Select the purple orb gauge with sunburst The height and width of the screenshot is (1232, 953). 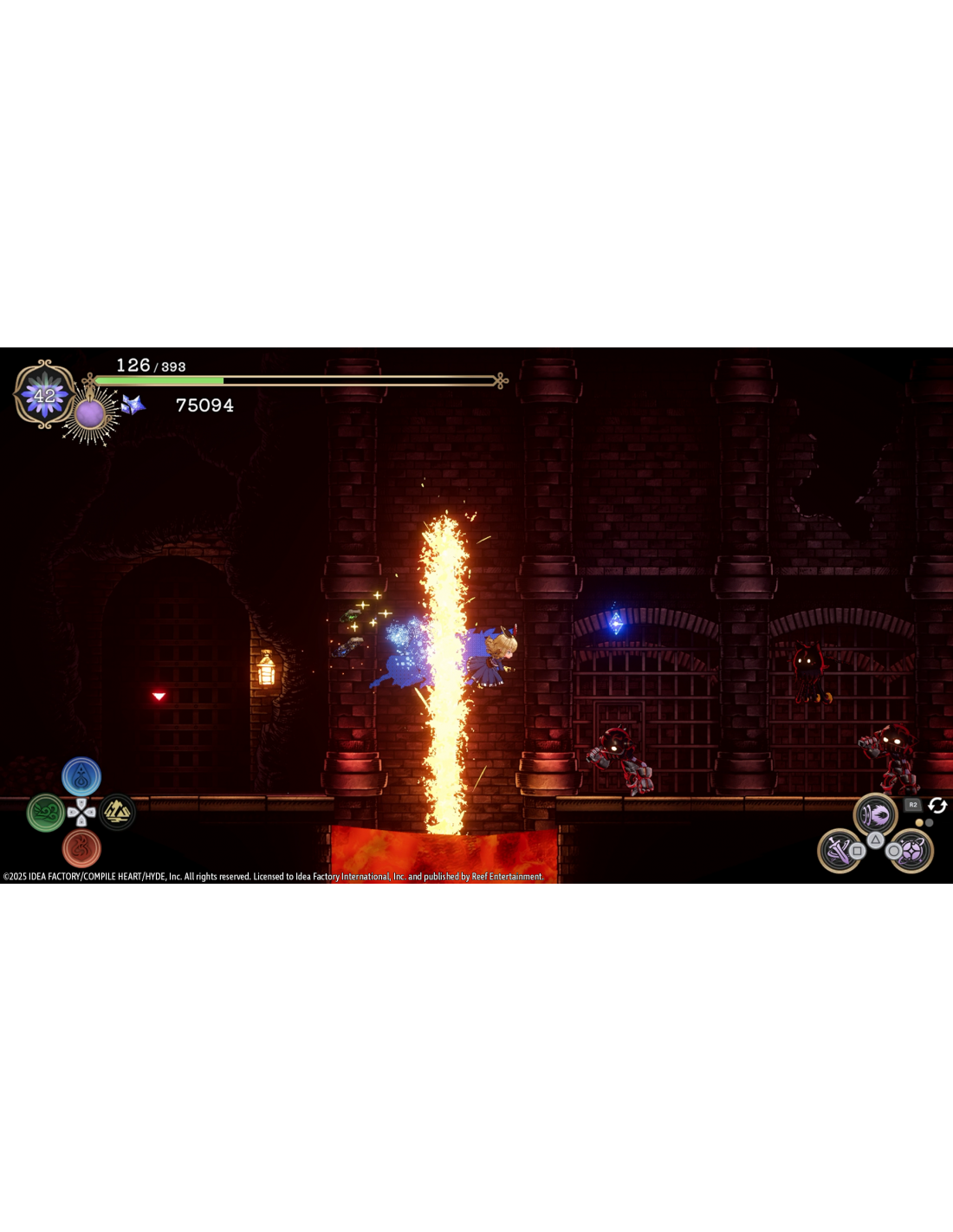point(90,414)
